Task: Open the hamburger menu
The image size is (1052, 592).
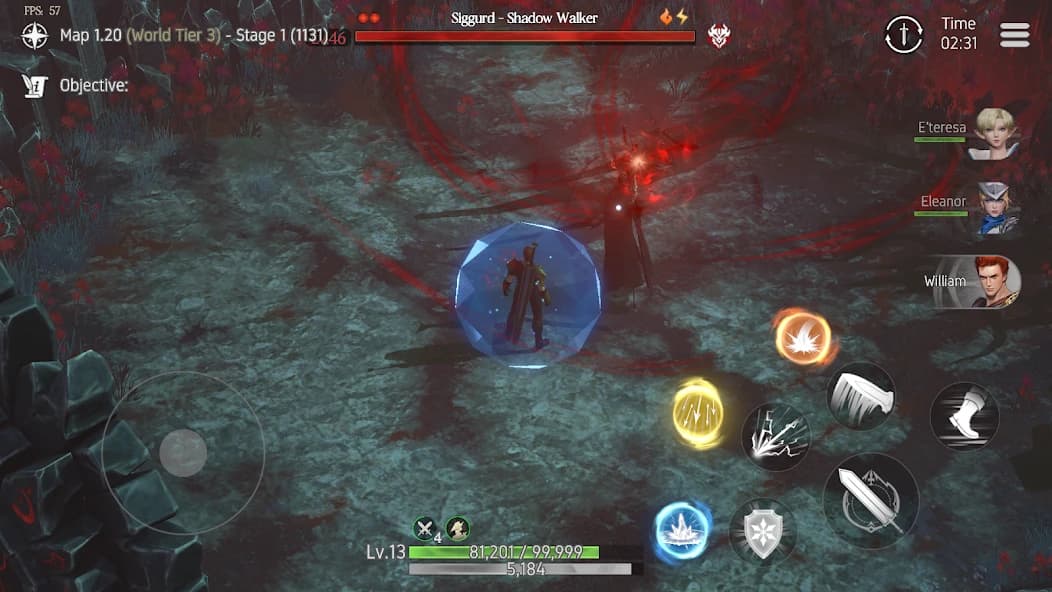Action: point(1014,35)
